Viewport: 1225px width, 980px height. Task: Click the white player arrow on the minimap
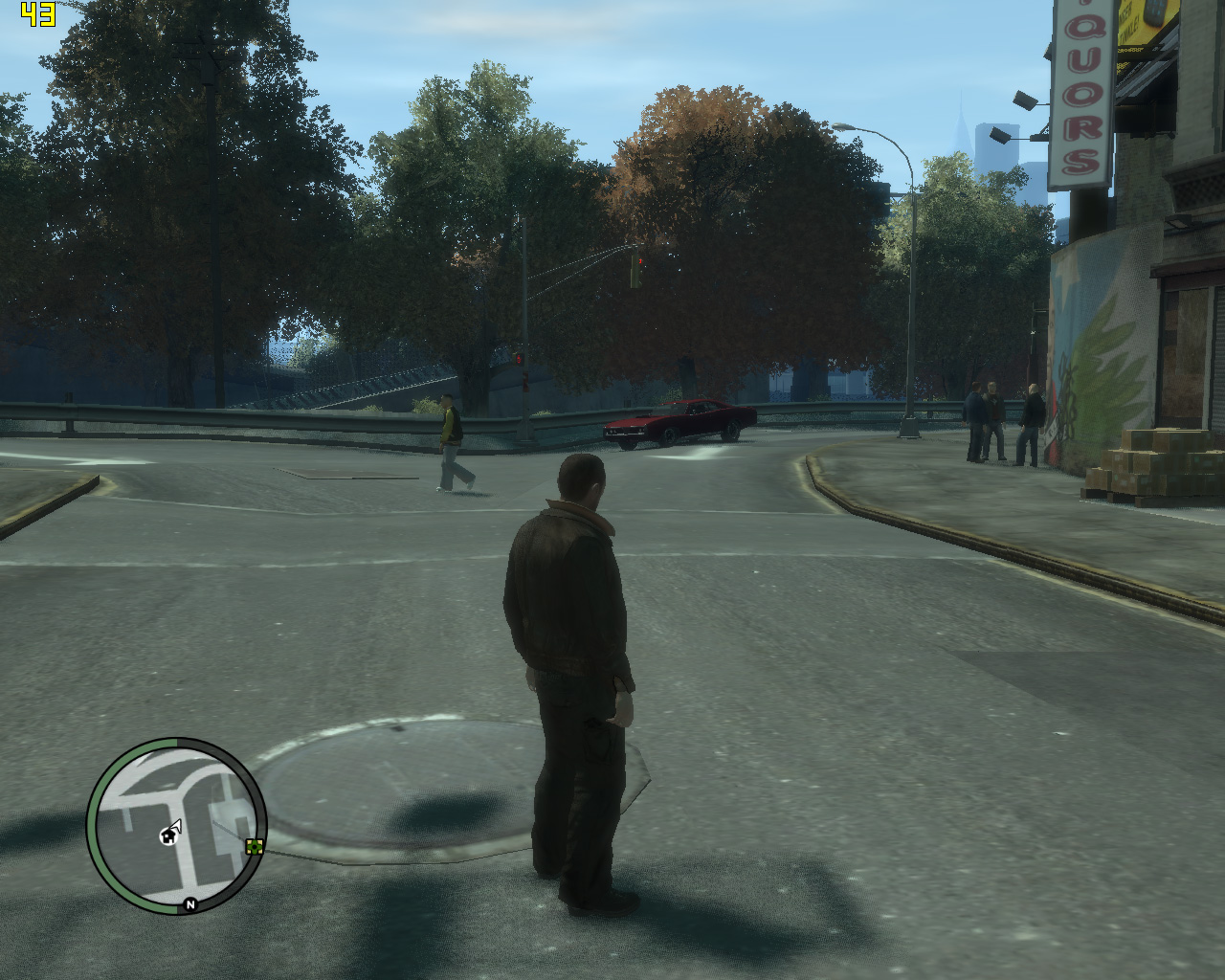pyautogui.click(x=176, y=826)
